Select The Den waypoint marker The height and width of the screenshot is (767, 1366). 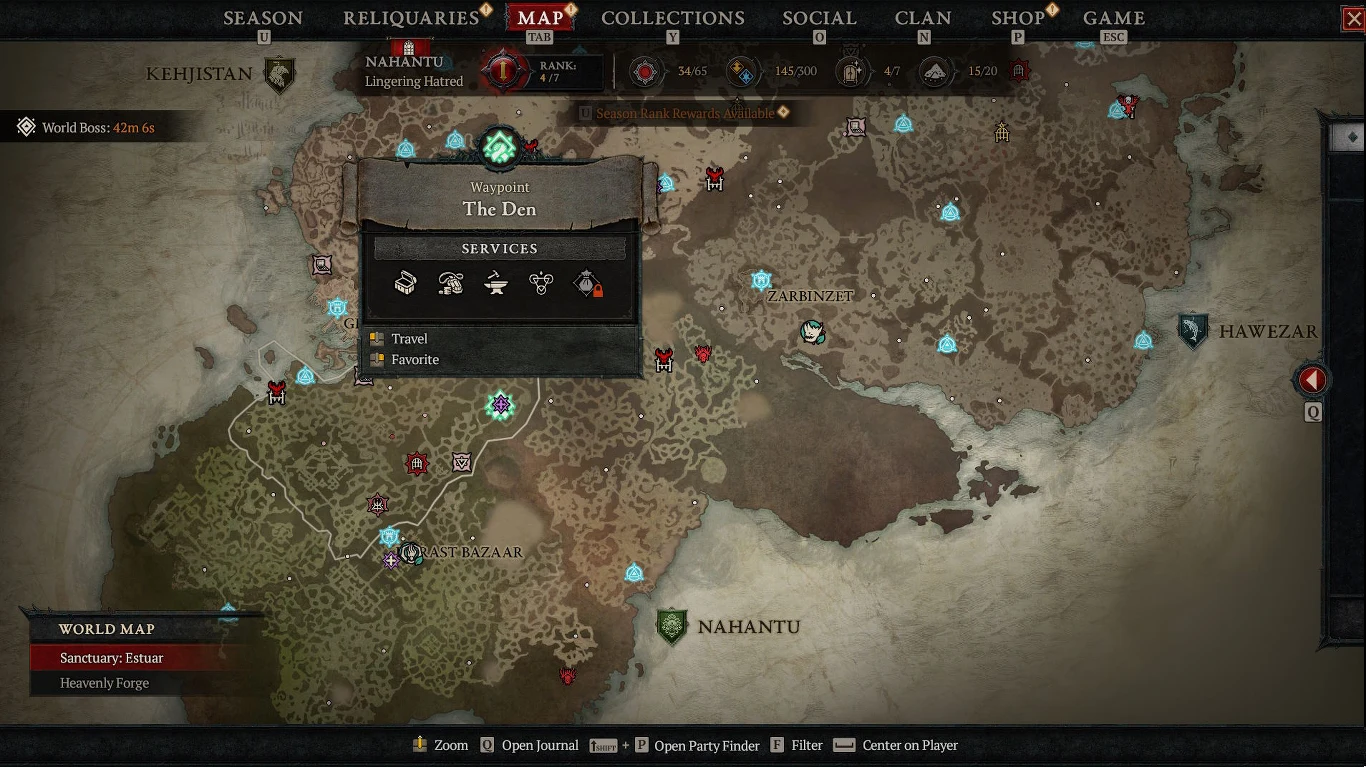point(499,149)
